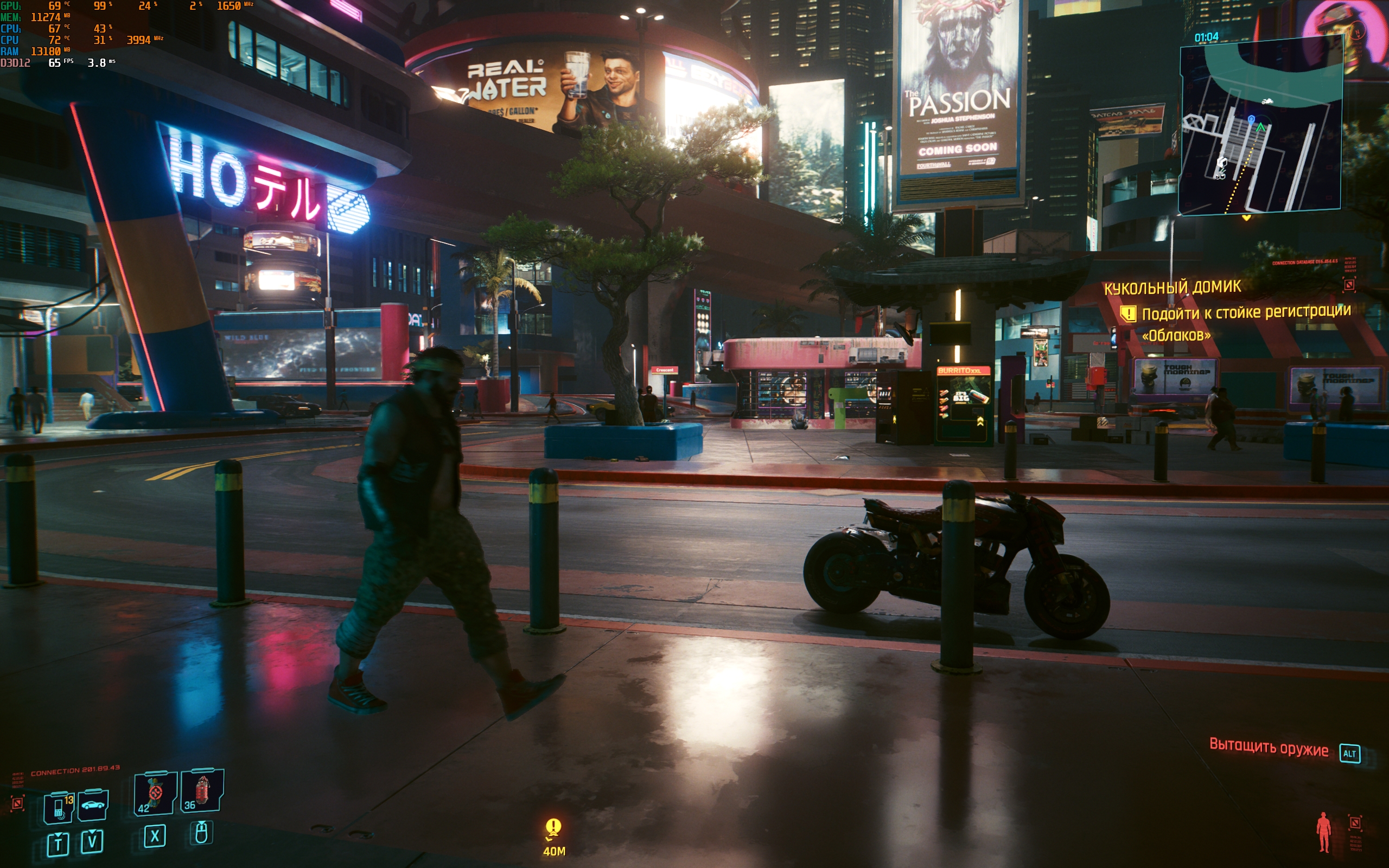
Task: Select the red grenade slot showing 36
Action: 201,791
